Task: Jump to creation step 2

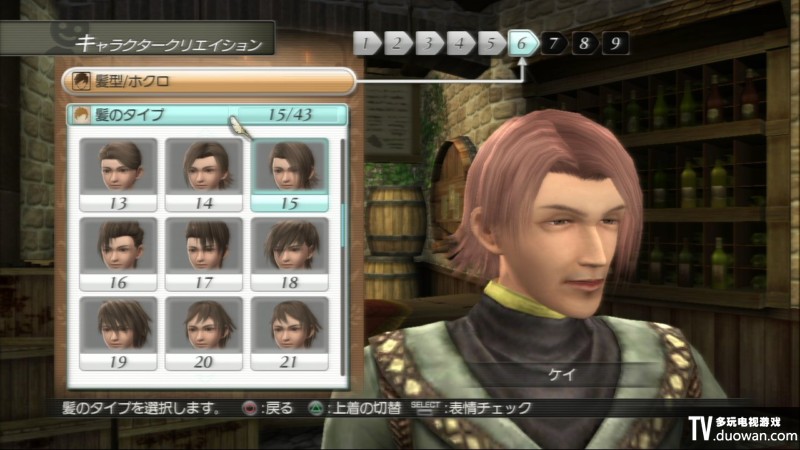Action: 397,43
